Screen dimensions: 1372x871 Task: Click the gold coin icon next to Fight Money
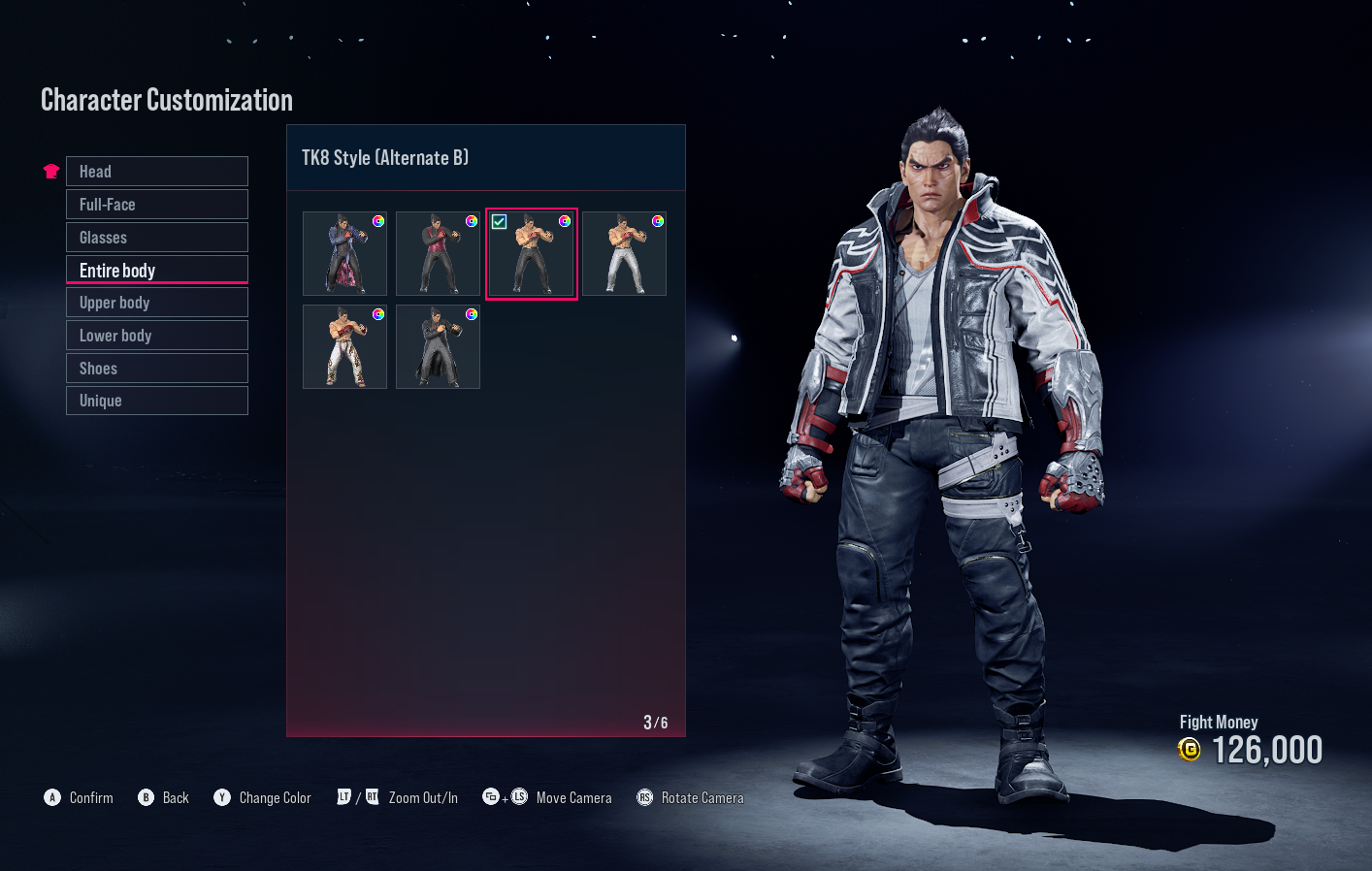(1189, 750)
